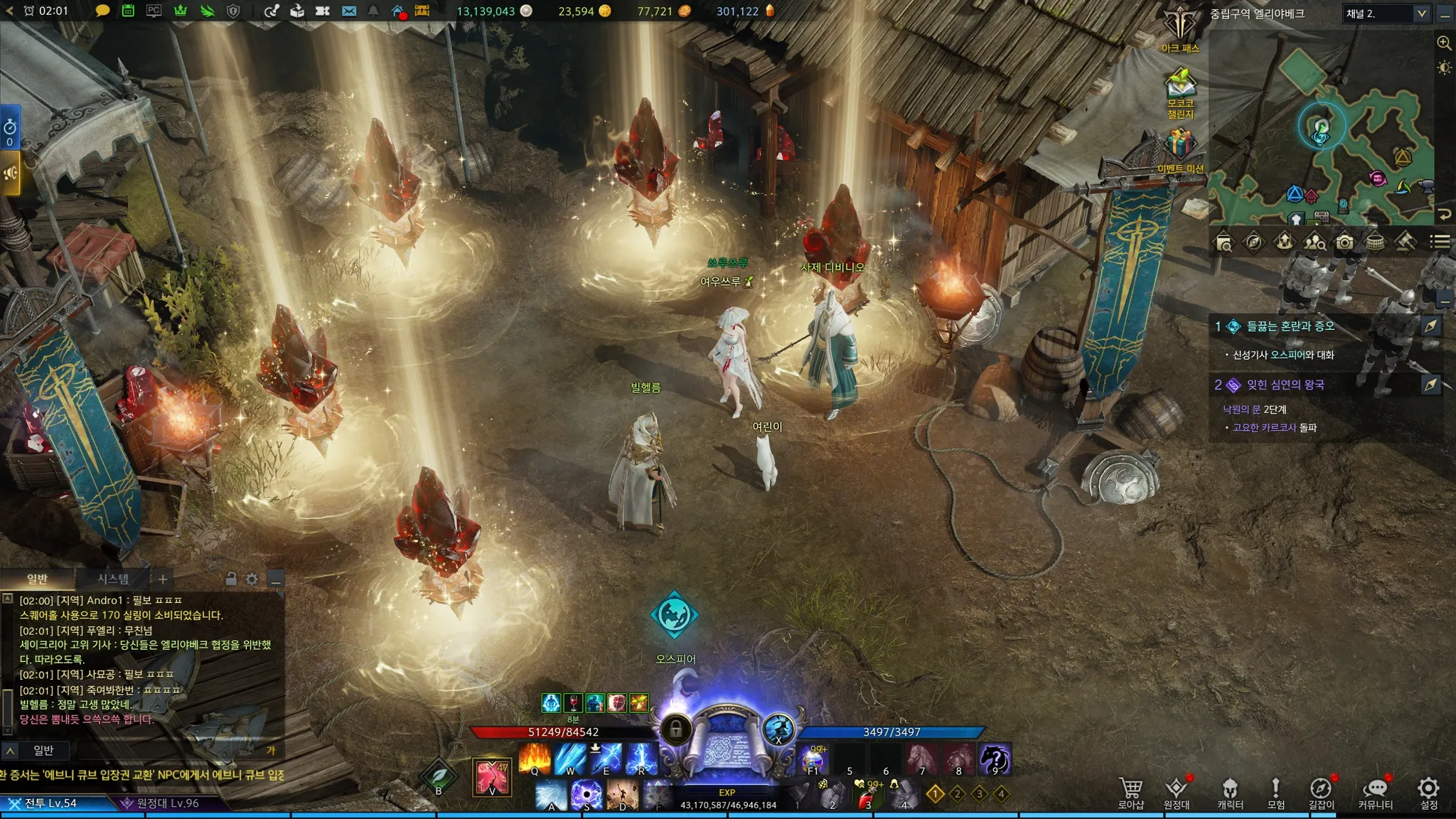This screenshot has height=819, width=1456.
Task: Open the 커뮤니티 community menu
Action: tap(1376, 791)
